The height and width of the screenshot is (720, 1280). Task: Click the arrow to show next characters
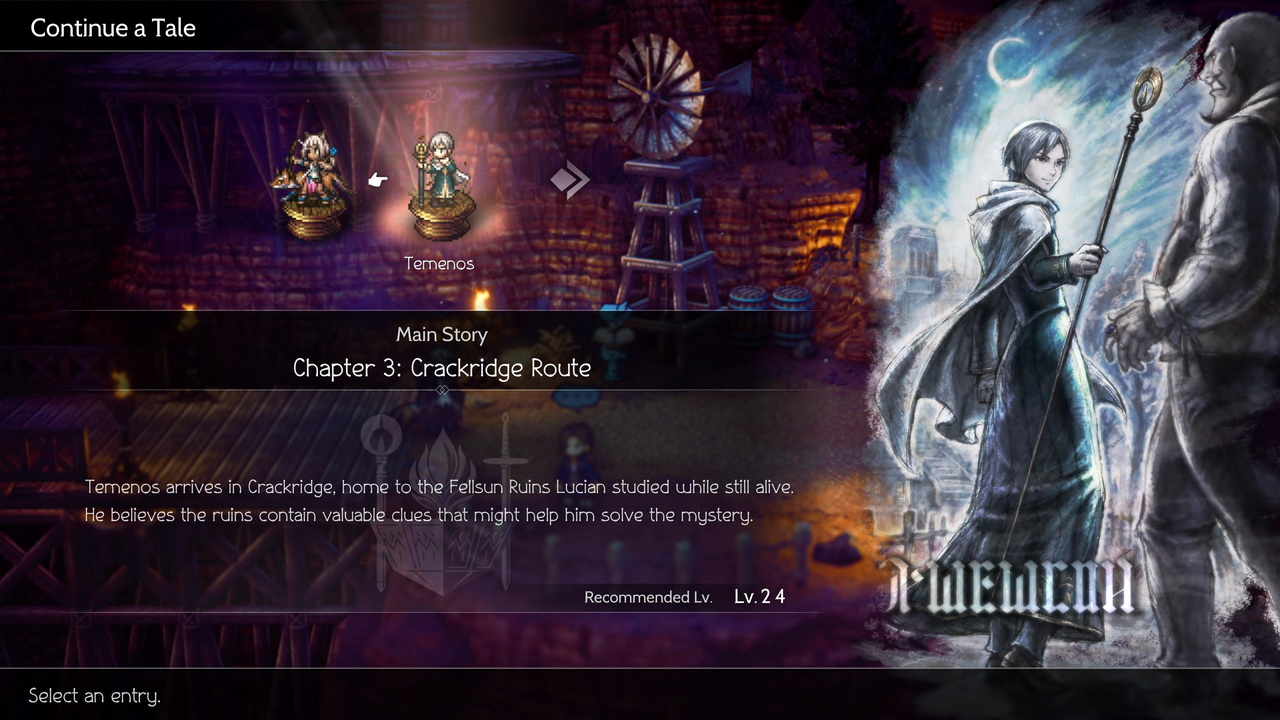click(x=570, y=180)
